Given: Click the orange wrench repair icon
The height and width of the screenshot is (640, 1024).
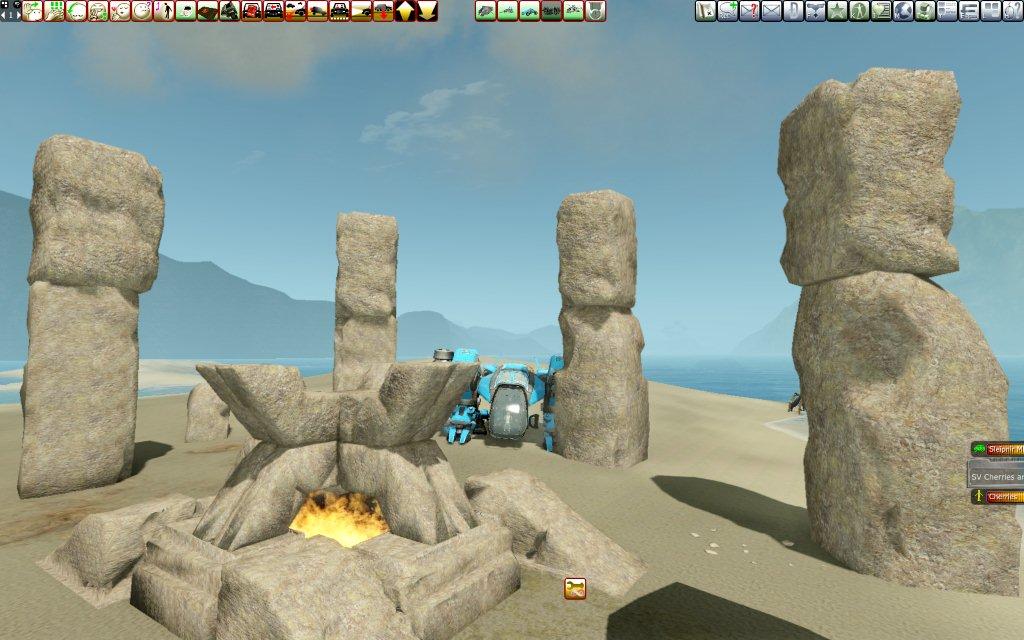Looking at the screenshot, I should pos(575,588).
